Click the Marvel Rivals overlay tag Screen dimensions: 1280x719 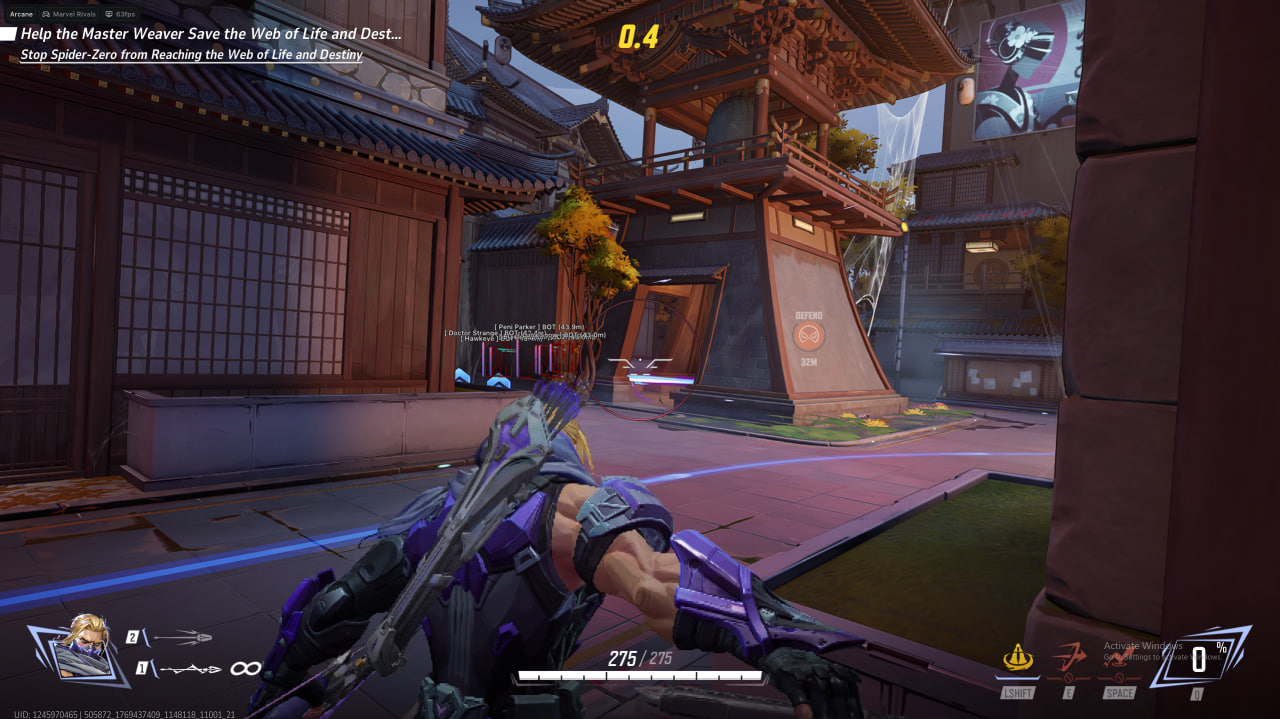70,15
